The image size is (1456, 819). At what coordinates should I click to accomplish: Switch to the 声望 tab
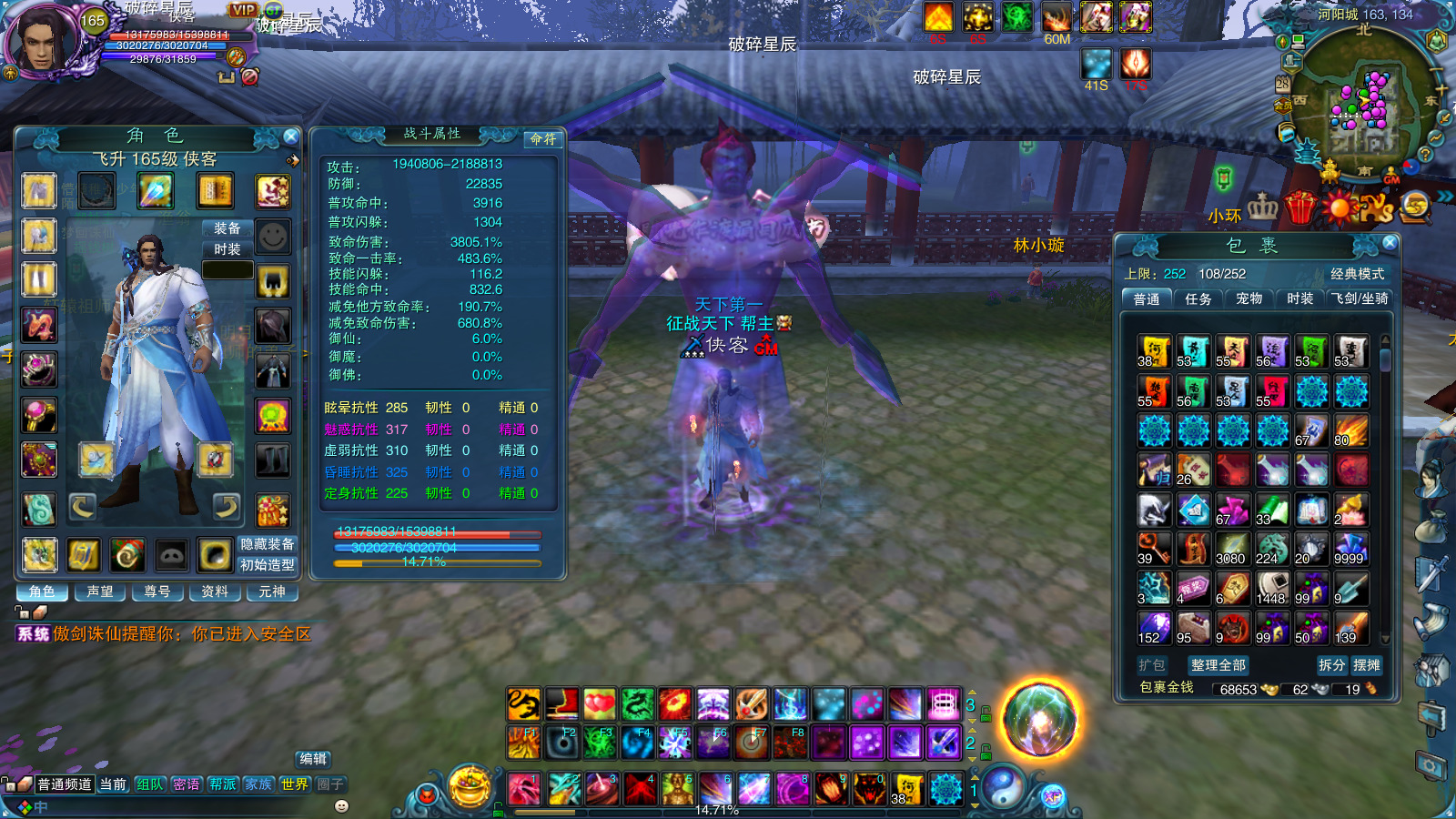(100, 591)
